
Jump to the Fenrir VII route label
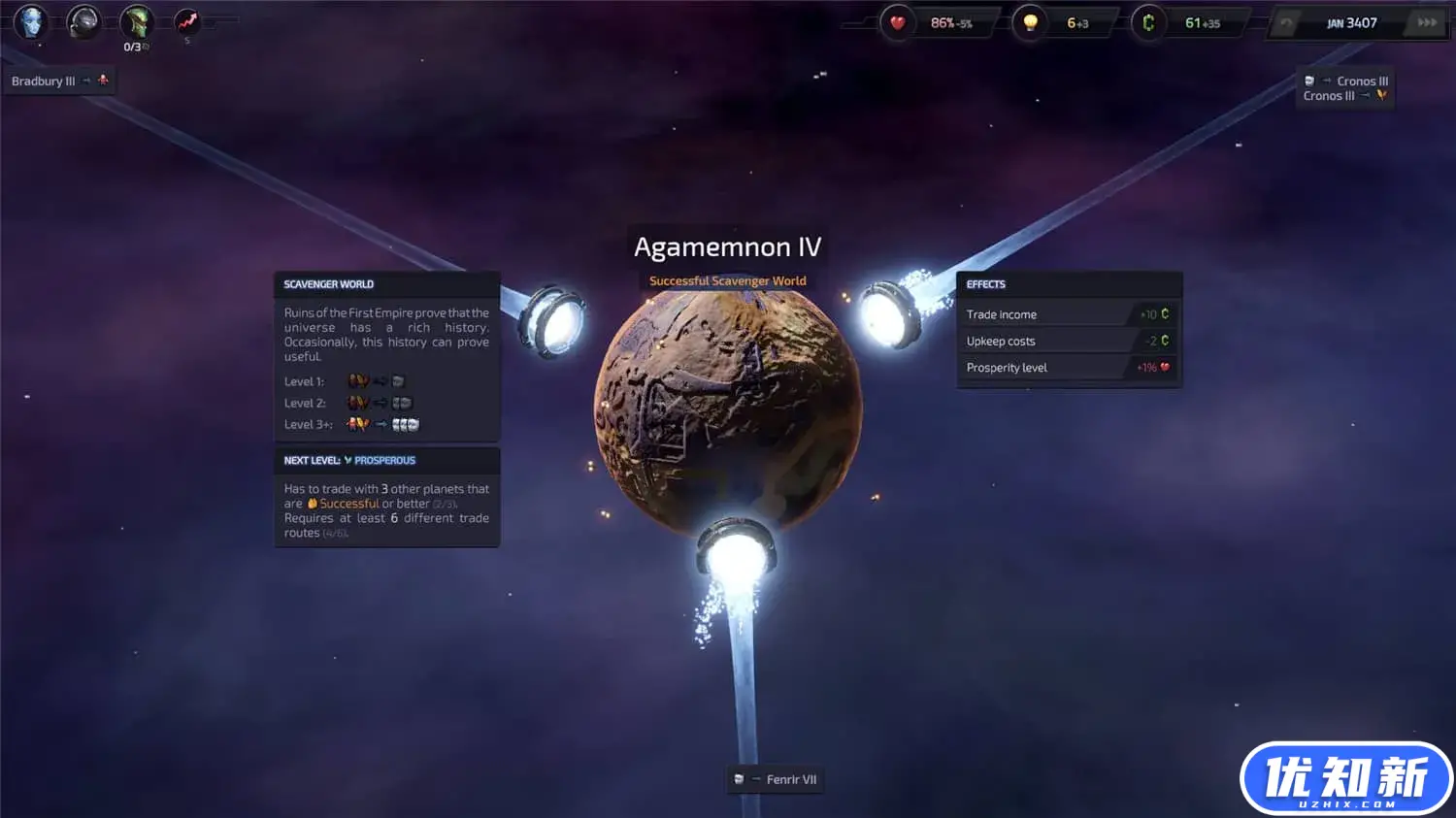[777, 779]
